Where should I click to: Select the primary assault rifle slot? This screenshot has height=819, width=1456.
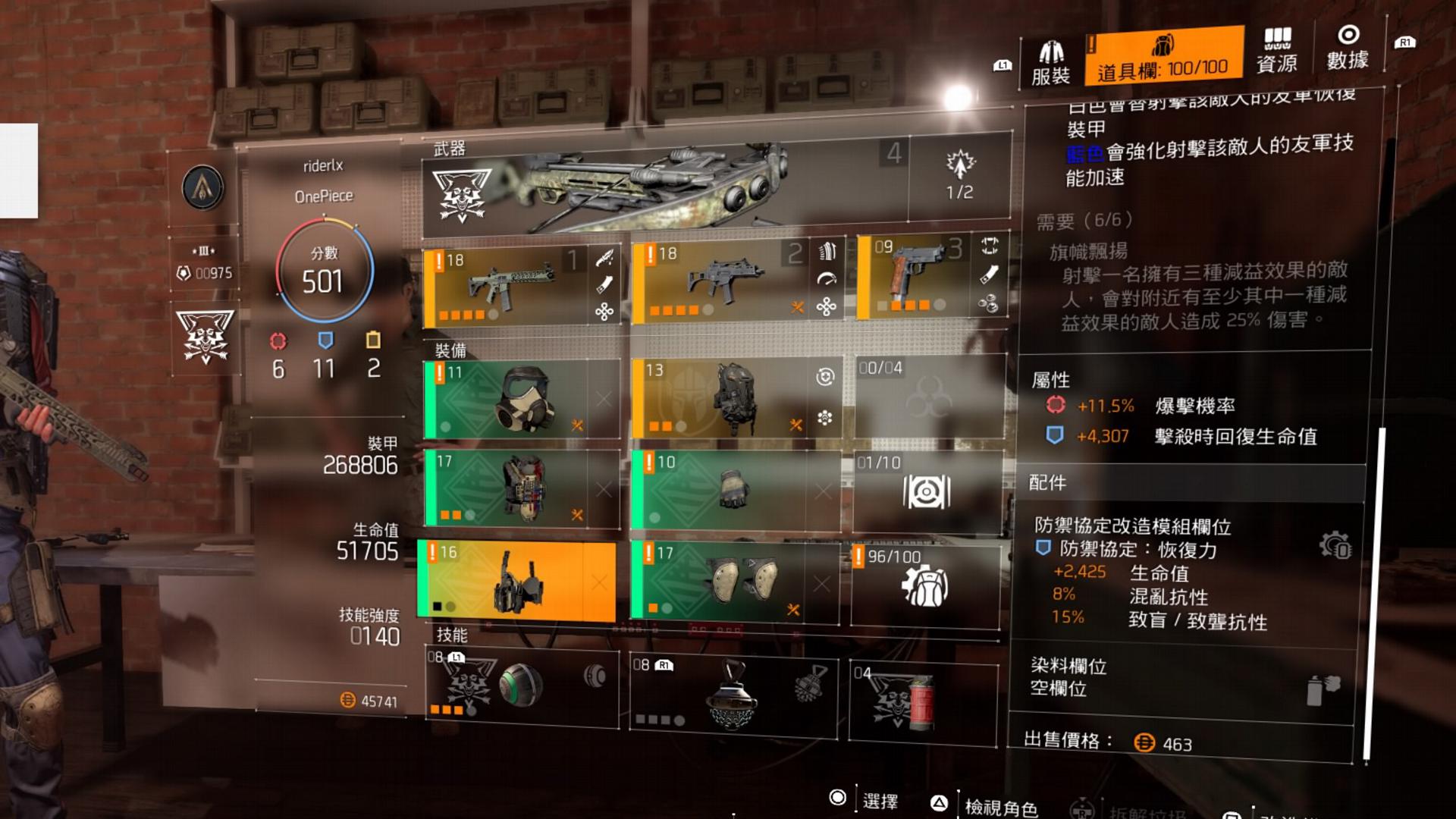[x=504, y=286]
